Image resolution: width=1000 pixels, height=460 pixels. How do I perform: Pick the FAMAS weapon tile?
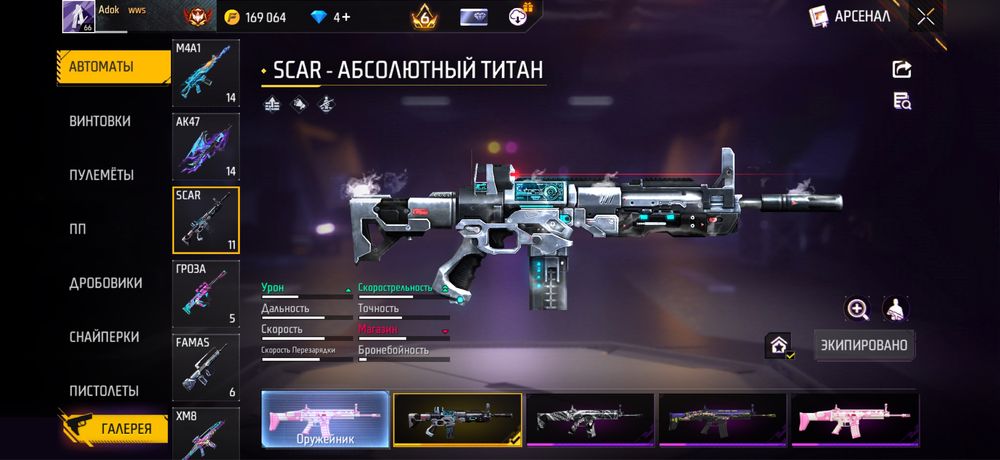(206, 367)
